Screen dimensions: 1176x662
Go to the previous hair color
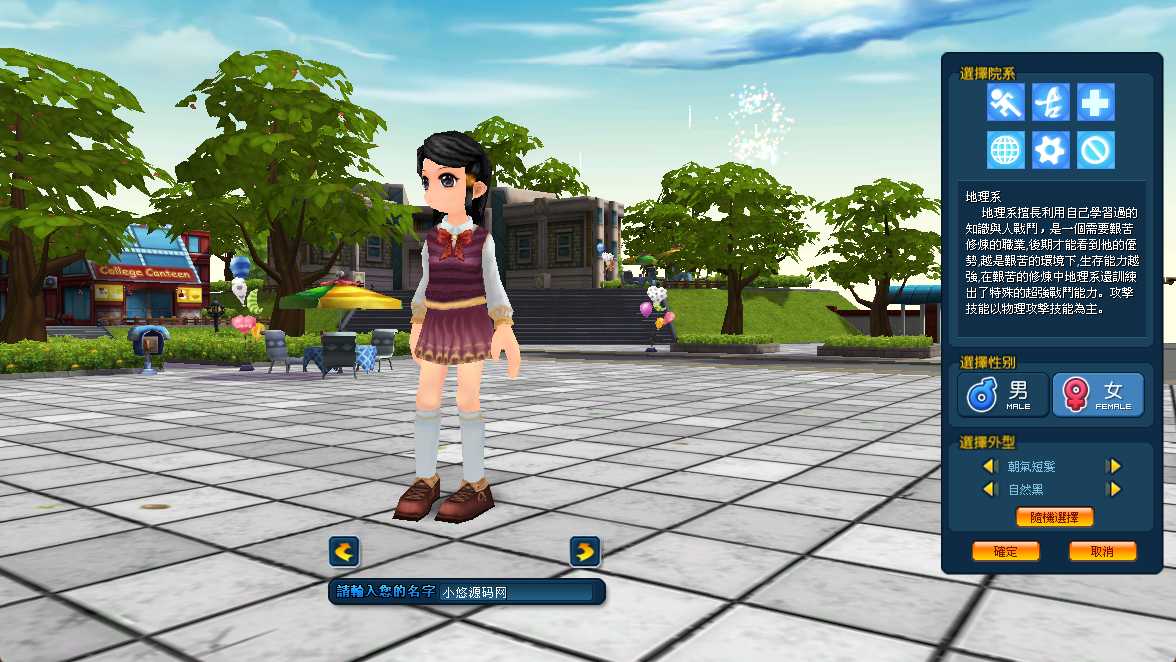(990, 489)
